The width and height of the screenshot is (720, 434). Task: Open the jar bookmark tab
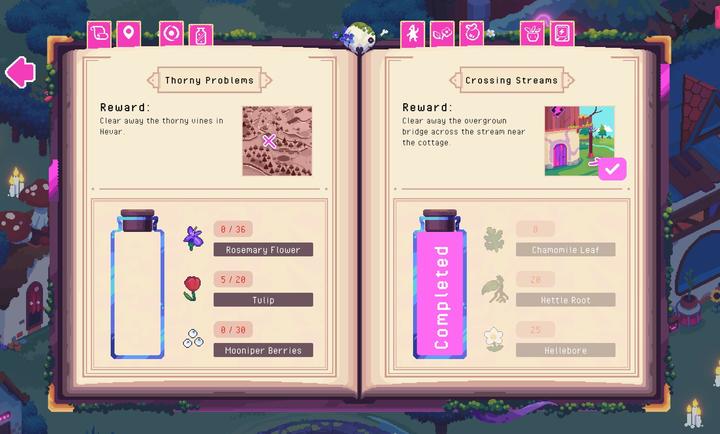[200, 34]
